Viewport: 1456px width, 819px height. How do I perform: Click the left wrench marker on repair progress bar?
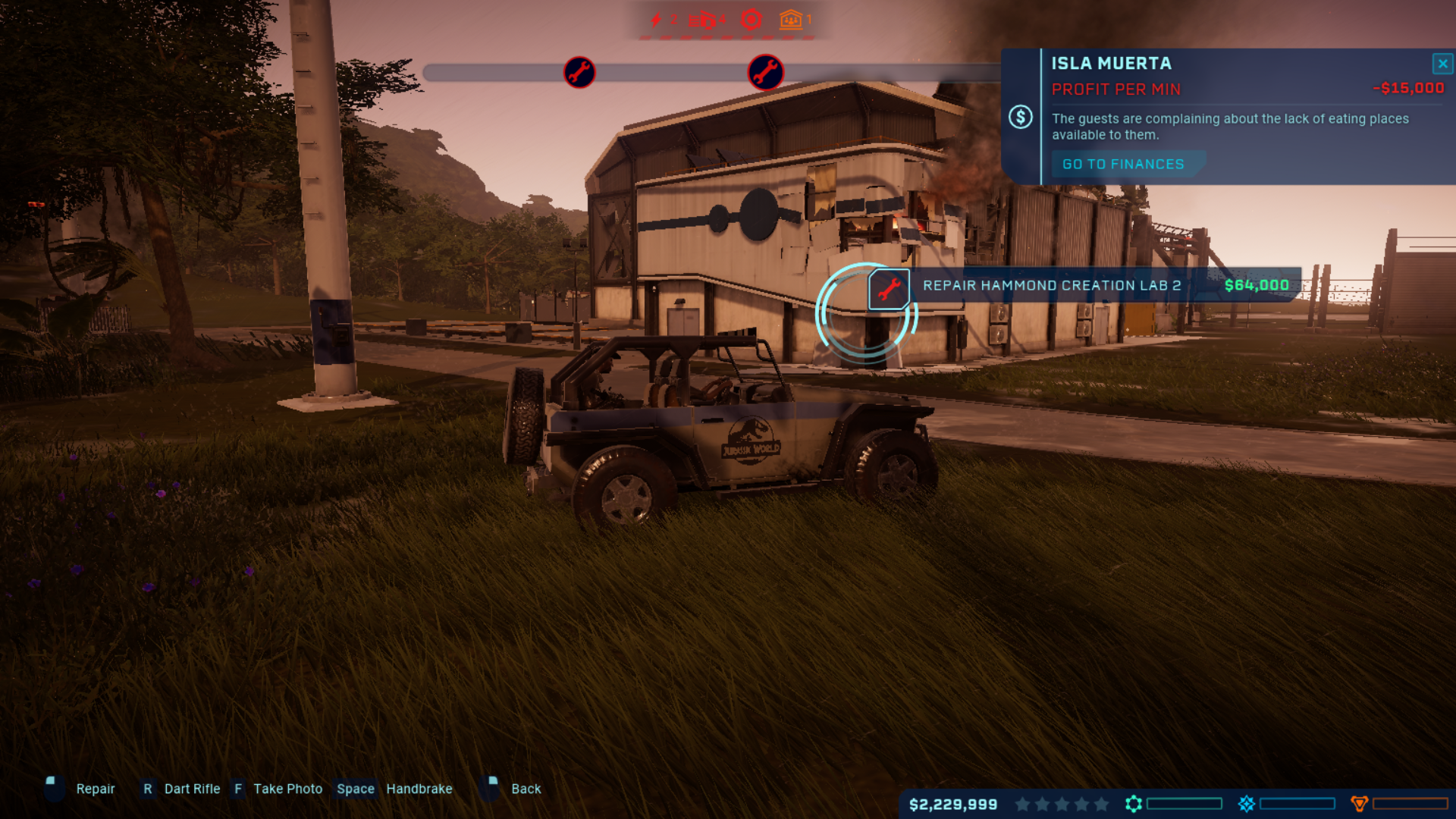(x=579, y=72)
